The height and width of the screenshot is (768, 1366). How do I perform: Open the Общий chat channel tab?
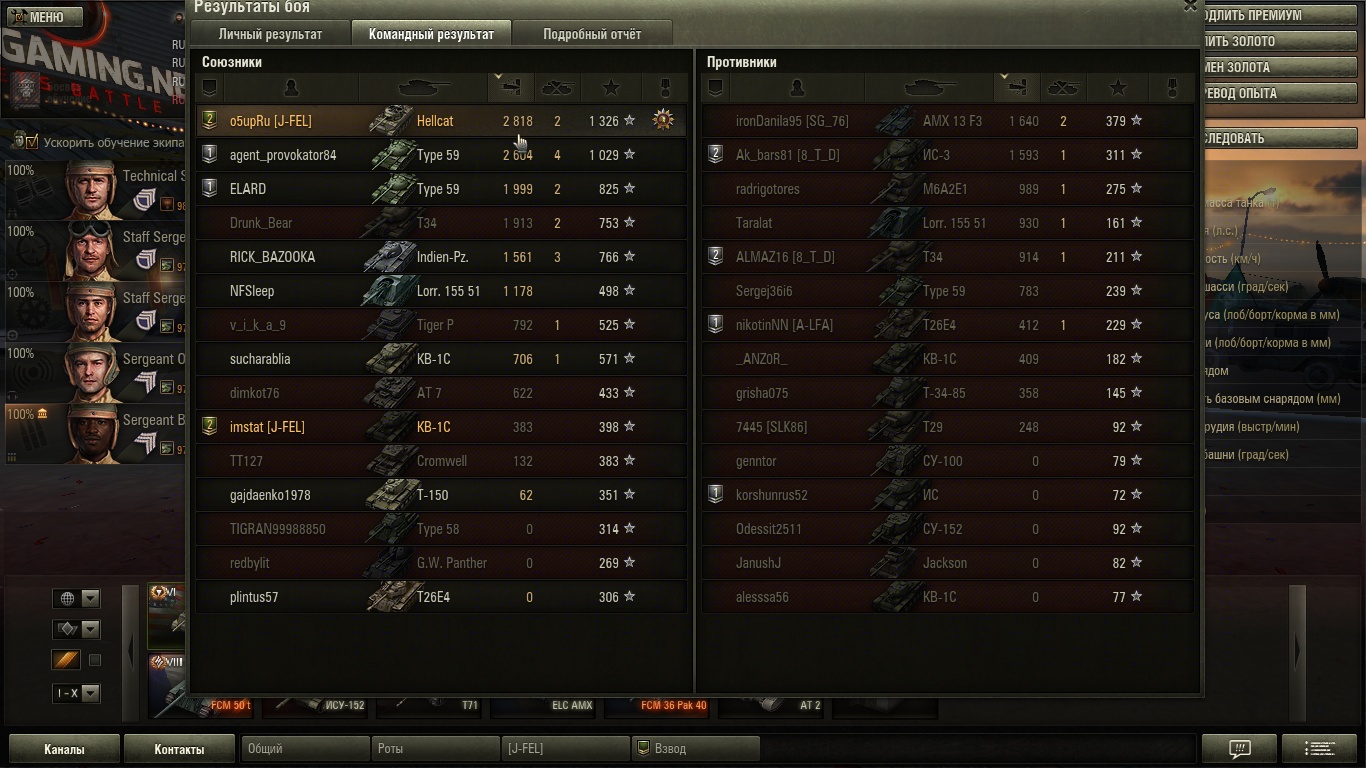click(x=304, y=749)
